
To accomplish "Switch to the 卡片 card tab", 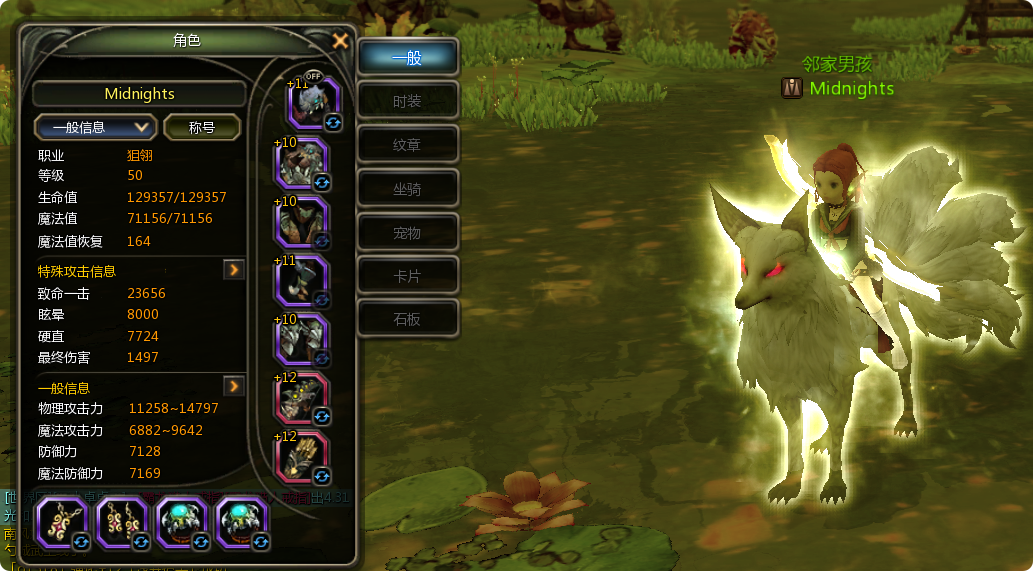I will coord(407,275).
